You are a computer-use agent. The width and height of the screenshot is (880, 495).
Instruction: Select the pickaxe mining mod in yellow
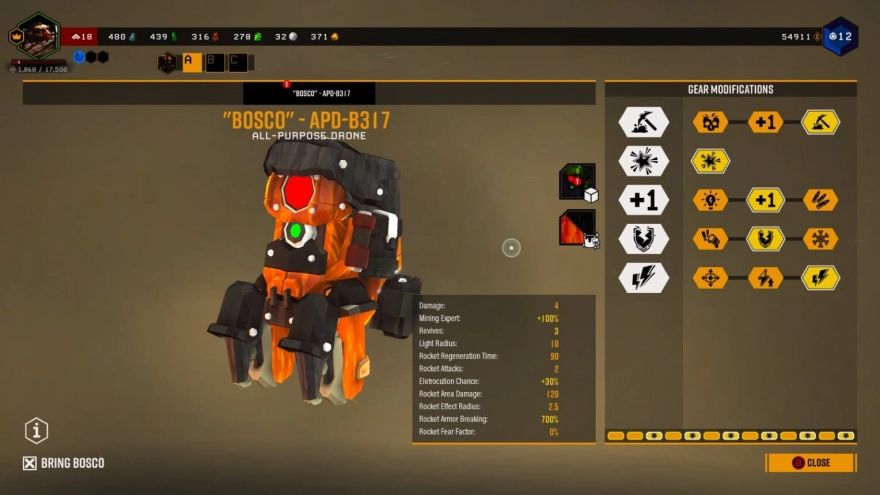click(x=820, y=122)
